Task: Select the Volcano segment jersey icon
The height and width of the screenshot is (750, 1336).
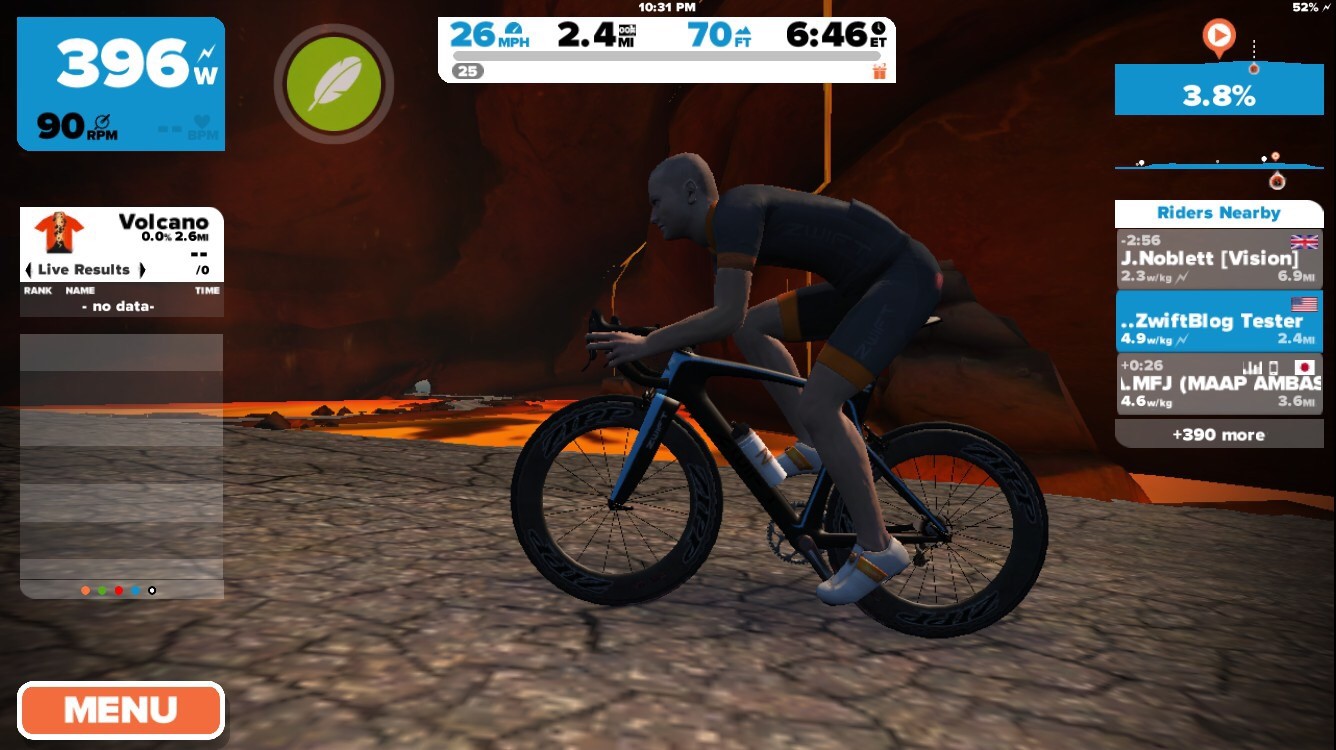Action: (x=58, y=232)
